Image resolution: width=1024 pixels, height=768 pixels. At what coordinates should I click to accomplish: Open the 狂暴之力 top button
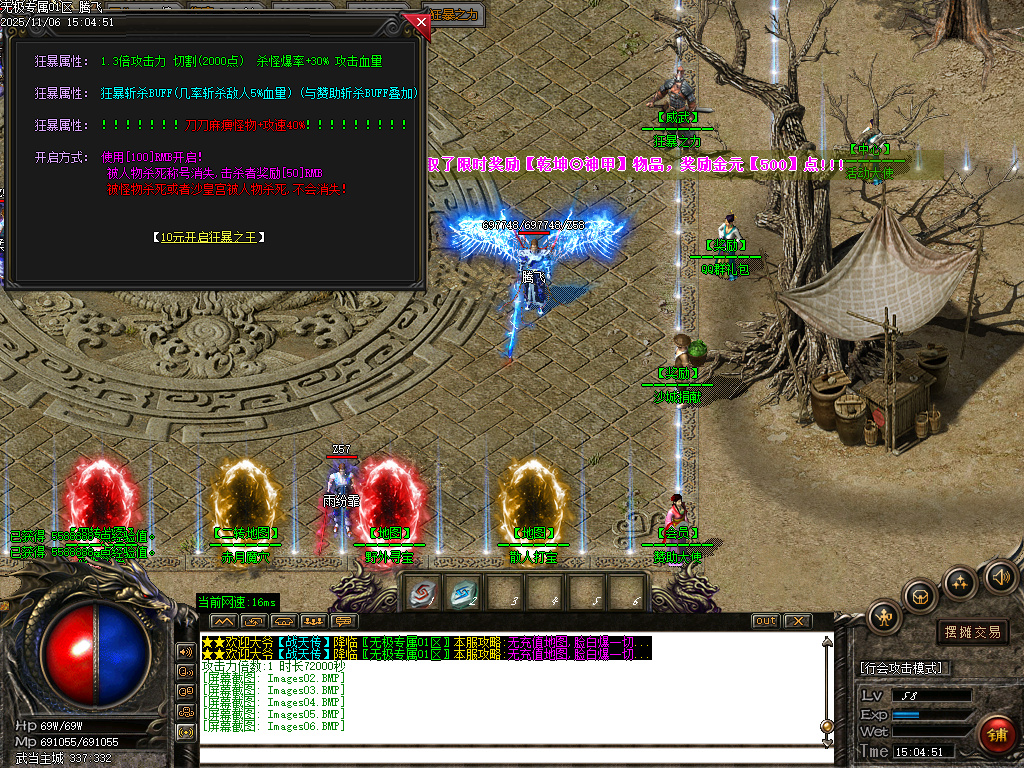tap(456, 15)
